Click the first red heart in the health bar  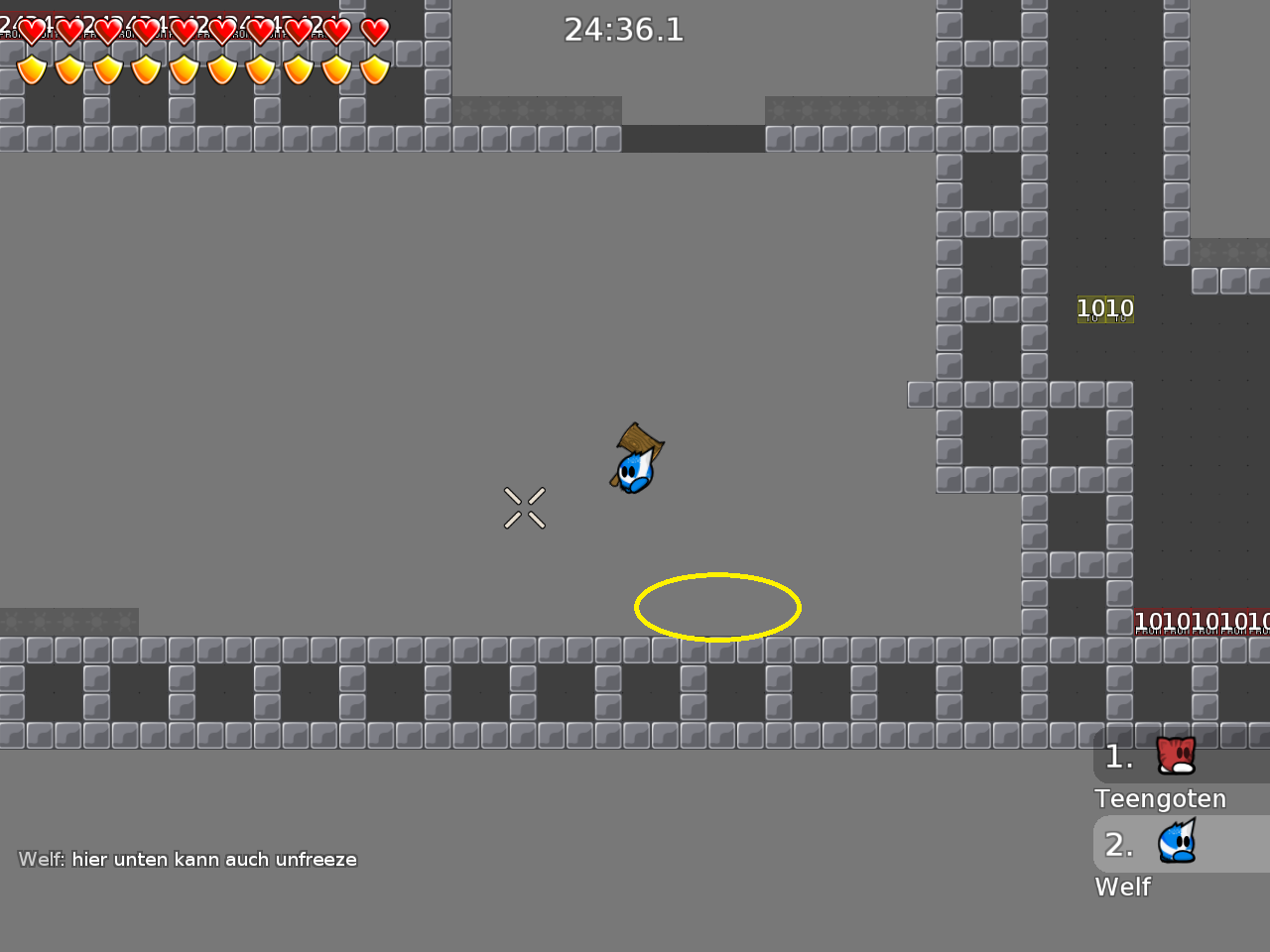tap(33, 31)
